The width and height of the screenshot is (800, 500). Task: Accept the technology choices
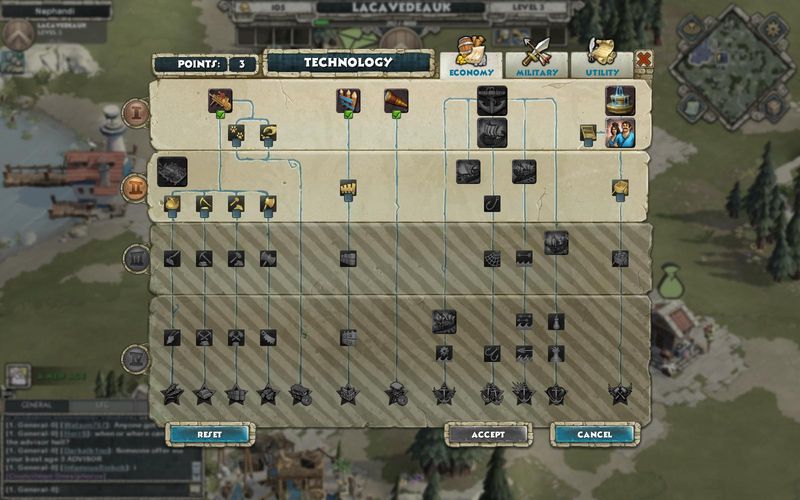488,435
